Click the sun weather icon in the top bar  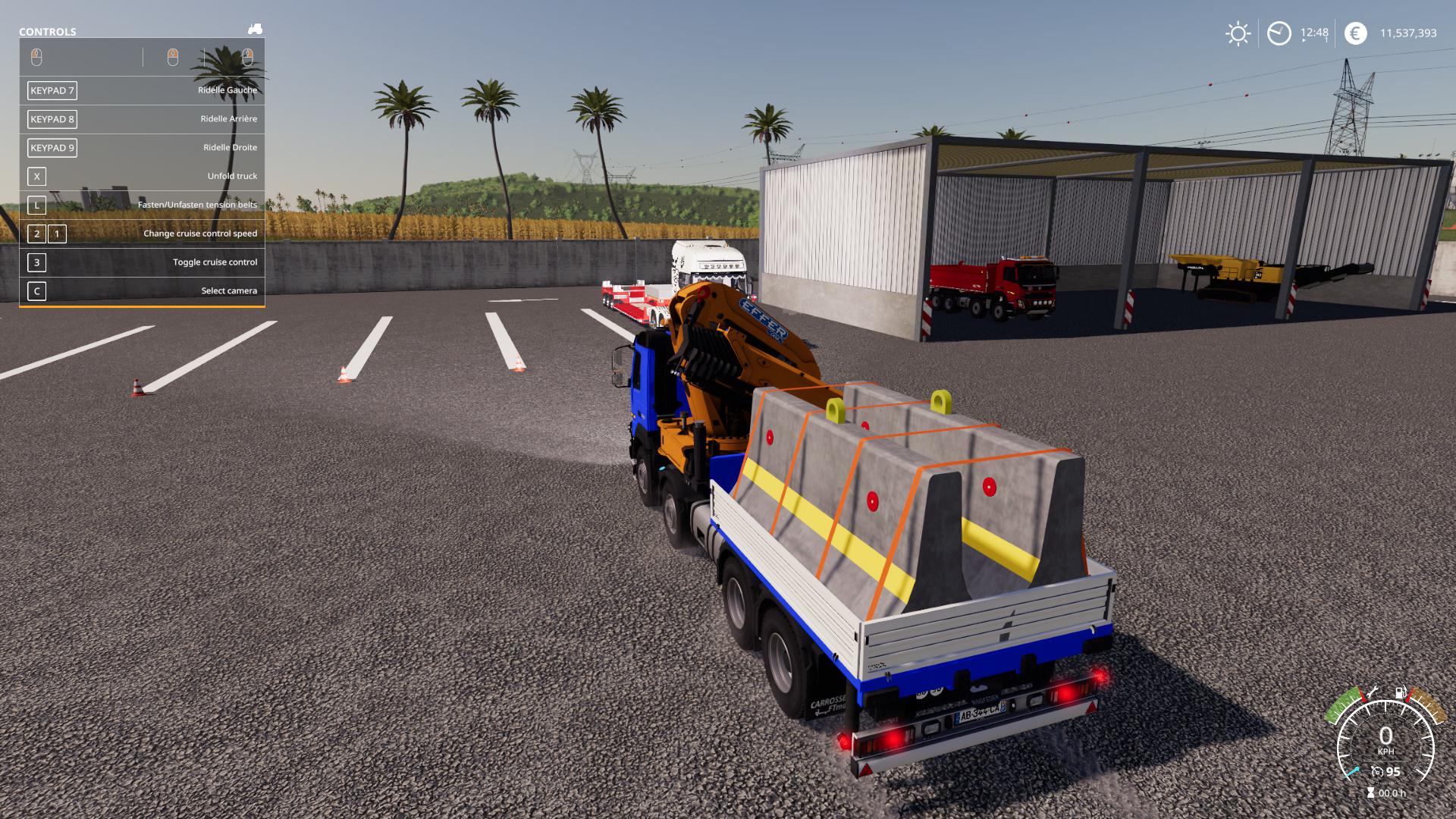[1238, 33]
